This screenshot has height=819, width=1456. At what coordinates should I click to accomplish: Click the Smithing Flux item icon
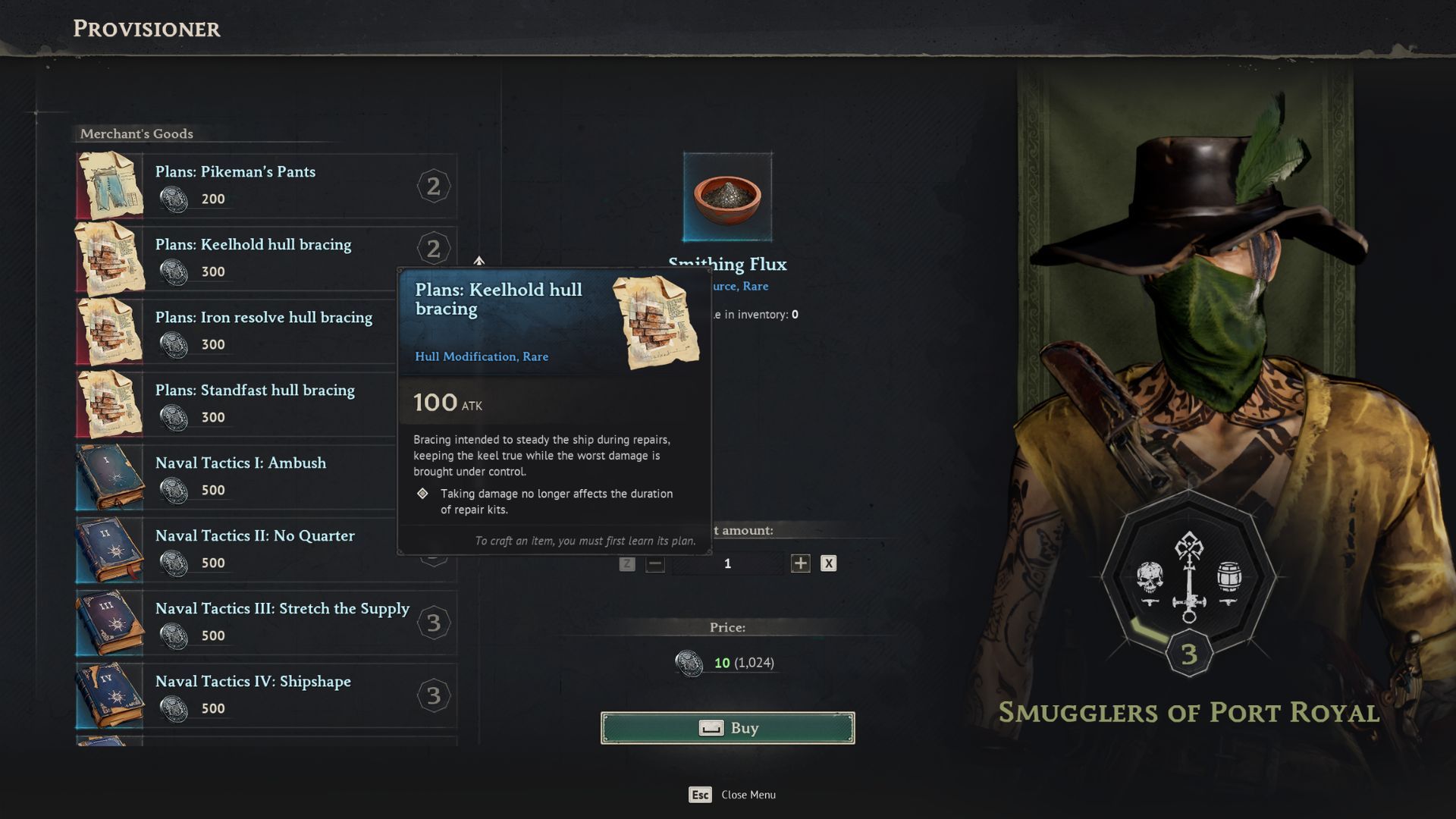pyautogui.click(x=727, y=197)
